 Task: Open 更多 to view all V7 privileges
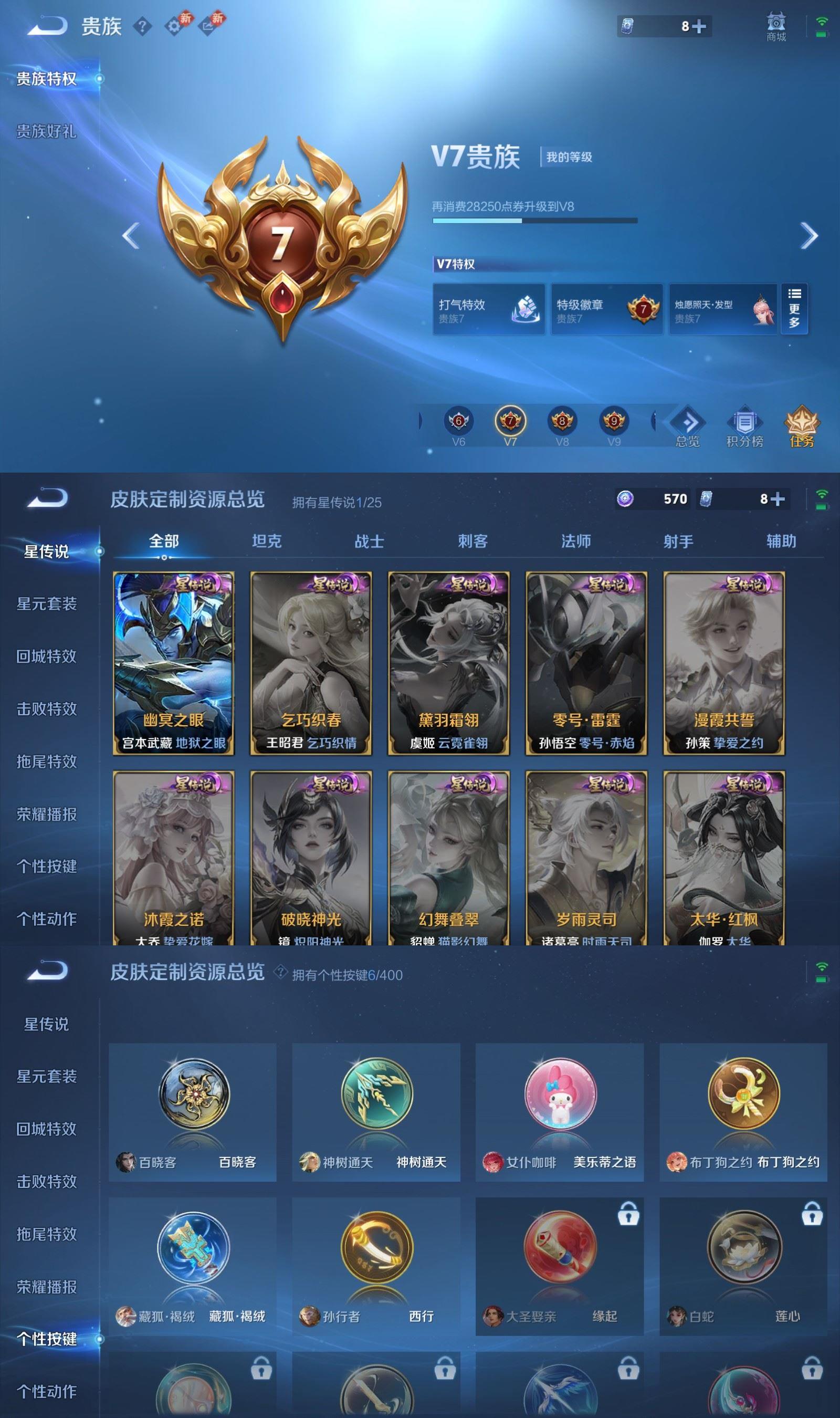[795, 308]
